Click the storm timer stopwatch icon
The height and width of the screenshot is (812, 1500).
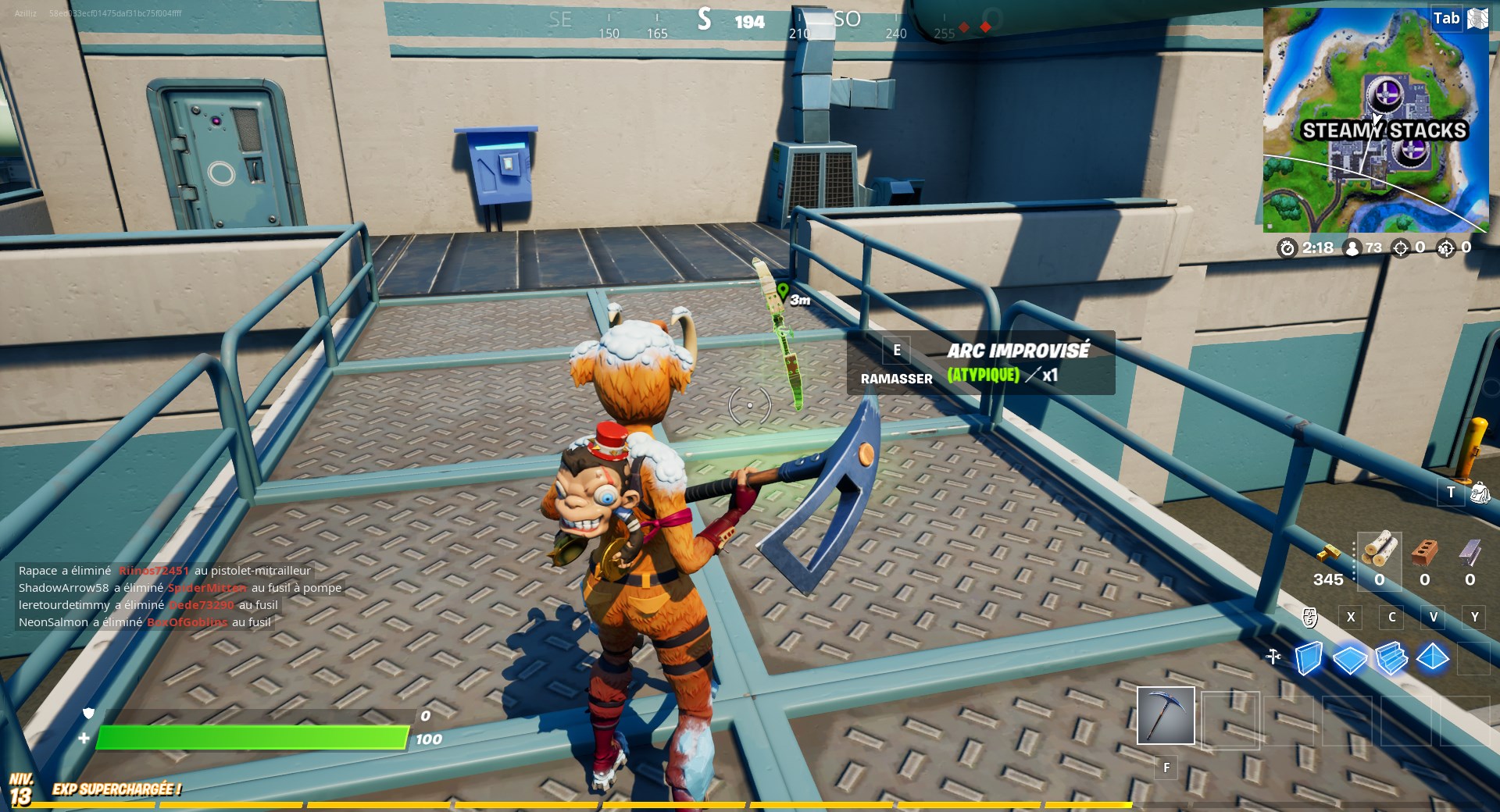click(x=1286, y=248)
